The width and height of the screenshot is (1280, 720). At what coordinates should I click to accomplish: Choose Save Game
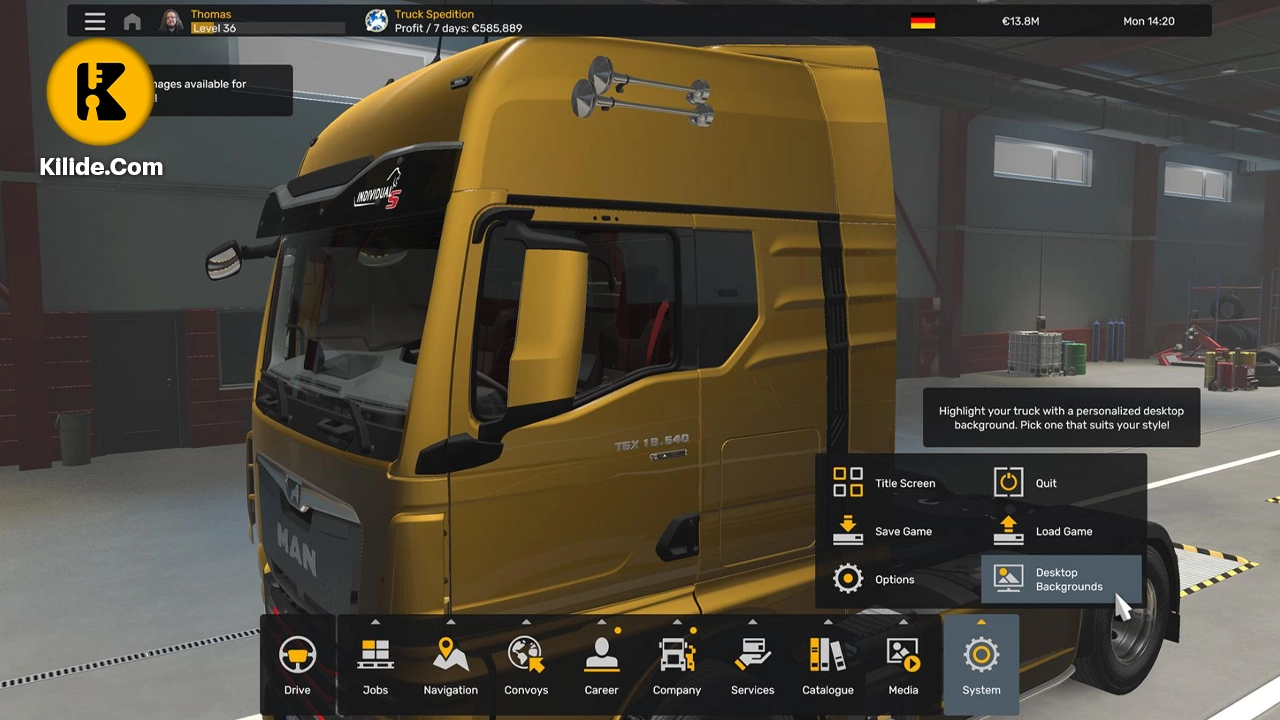884,531
